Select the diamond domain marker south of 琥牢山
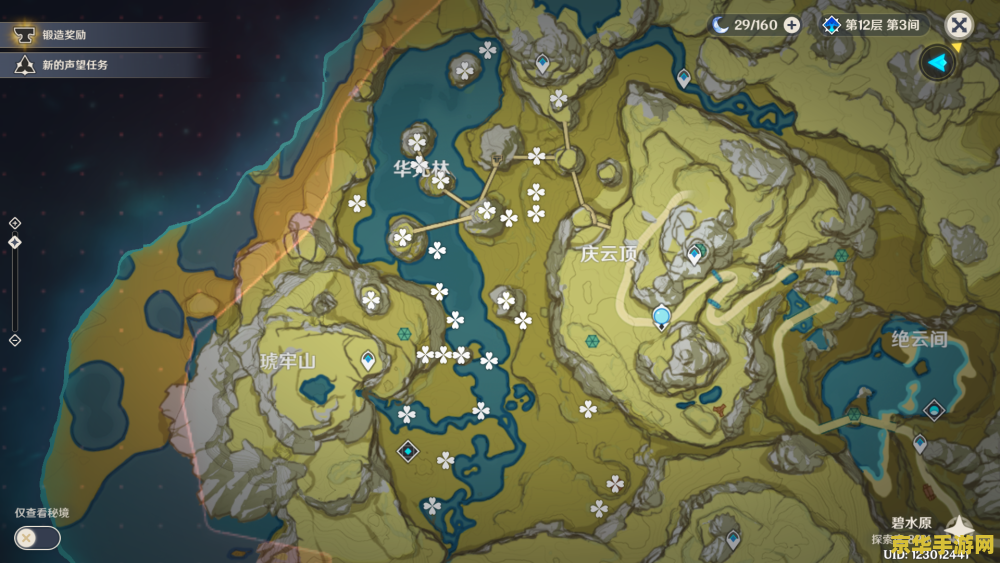 408,451
